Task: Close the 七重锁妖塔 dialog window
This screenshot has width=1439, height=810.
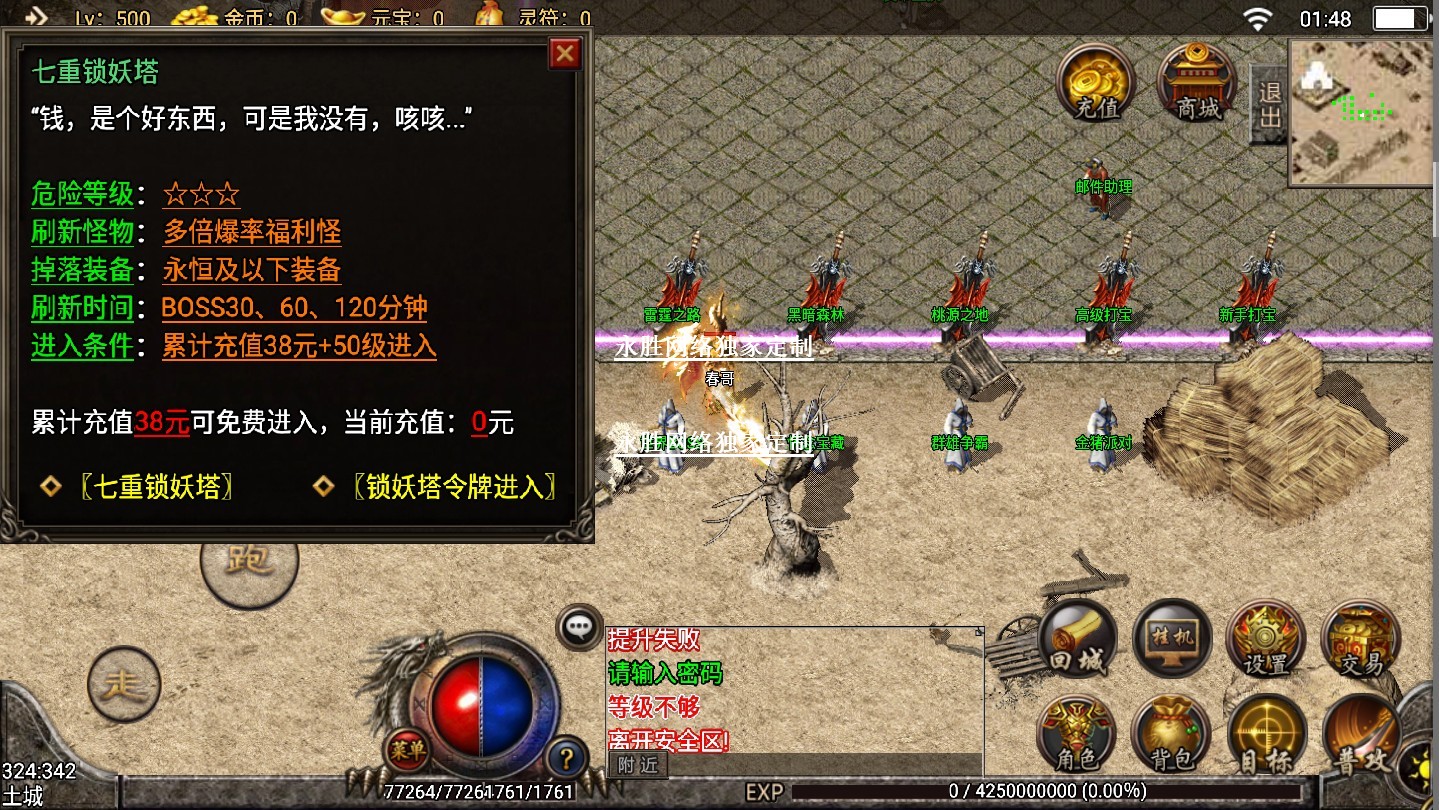Action: point(565,53)
